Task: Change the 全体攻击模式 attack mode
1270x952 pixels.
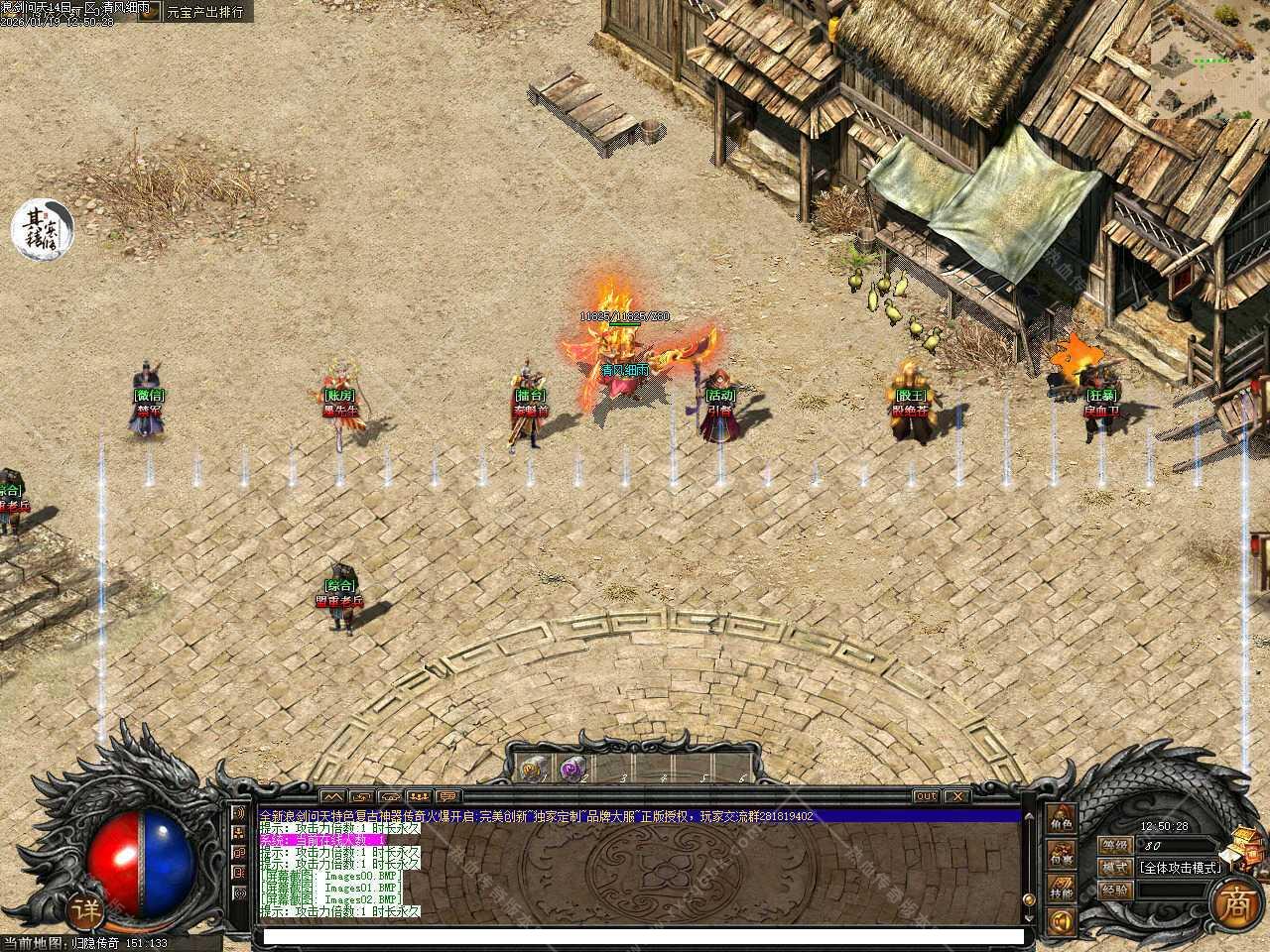Action: (x=1179, y=866)
